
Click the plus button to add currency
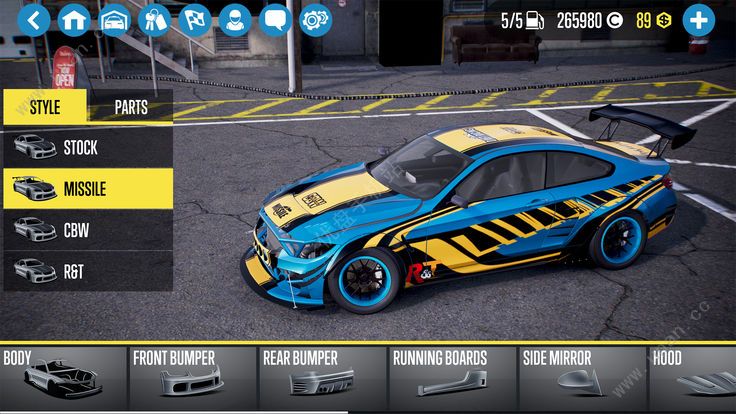tap(697, 19)
